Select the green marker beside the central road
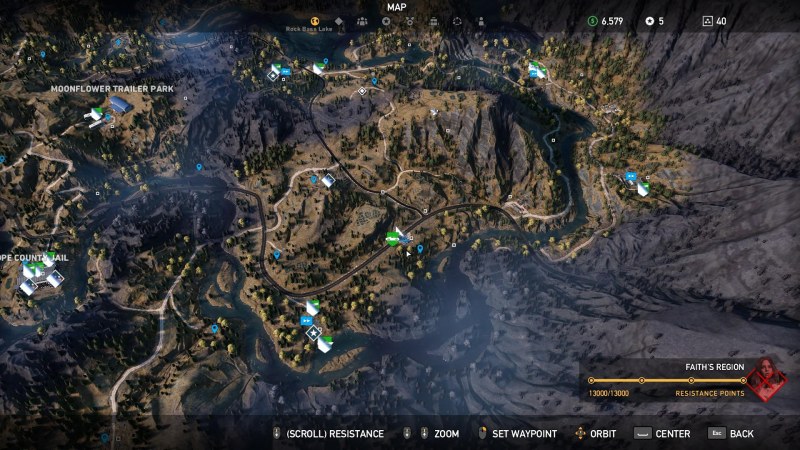 [x=394, y=238]
